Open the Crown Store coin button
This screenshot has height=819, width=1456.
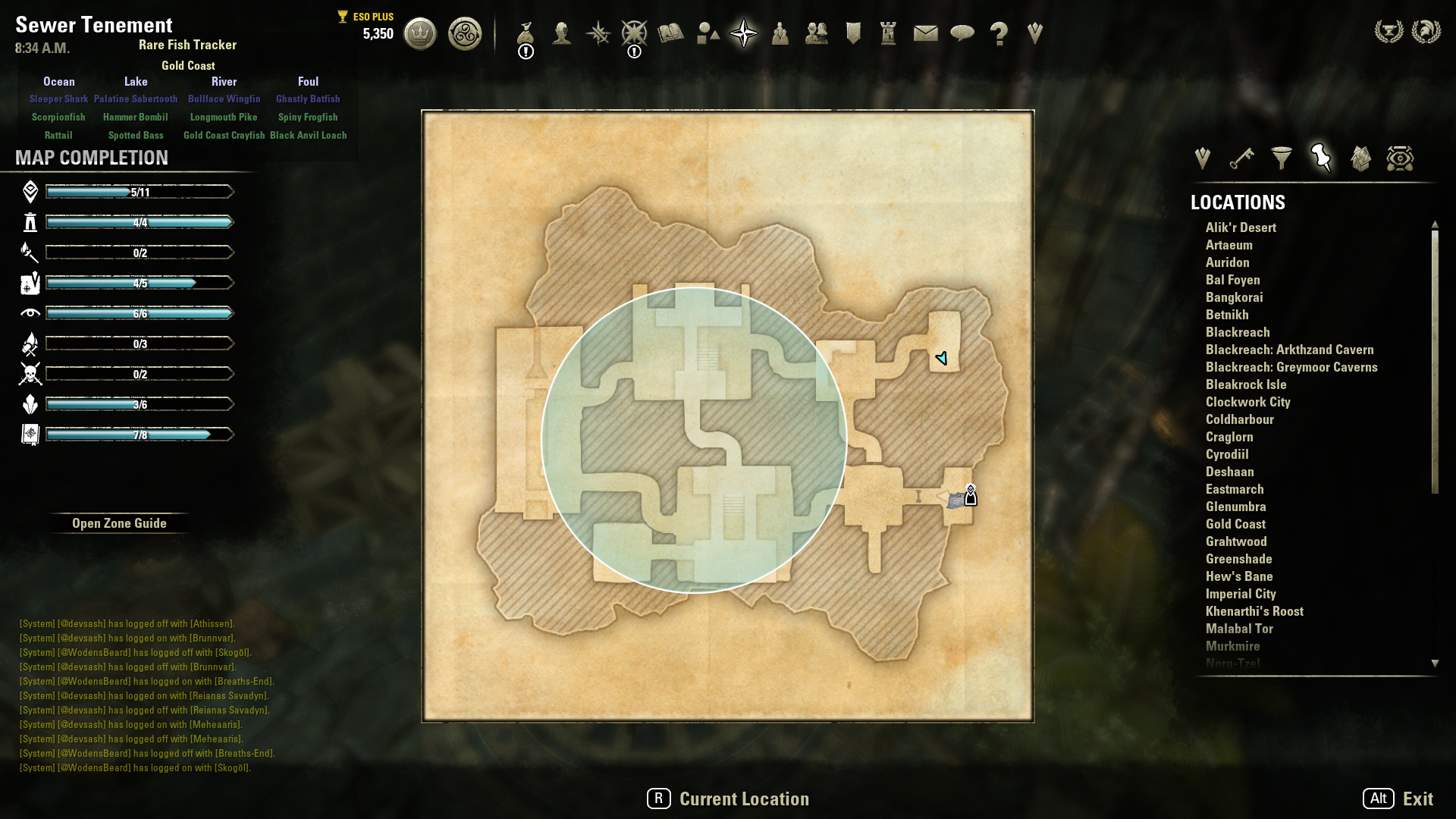coord(420,34)
